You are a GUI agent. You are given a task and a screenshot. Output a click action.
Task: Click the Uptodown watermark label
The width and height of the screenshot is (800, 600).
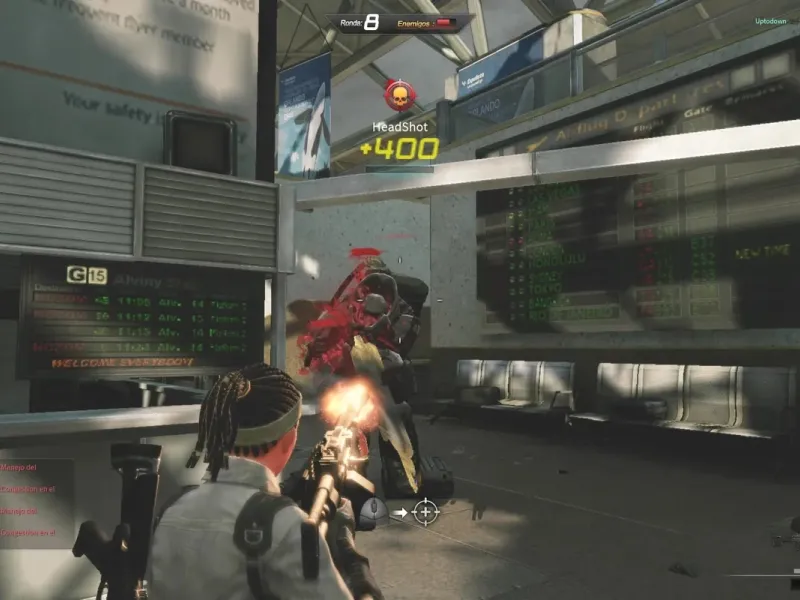coord(770,21)
